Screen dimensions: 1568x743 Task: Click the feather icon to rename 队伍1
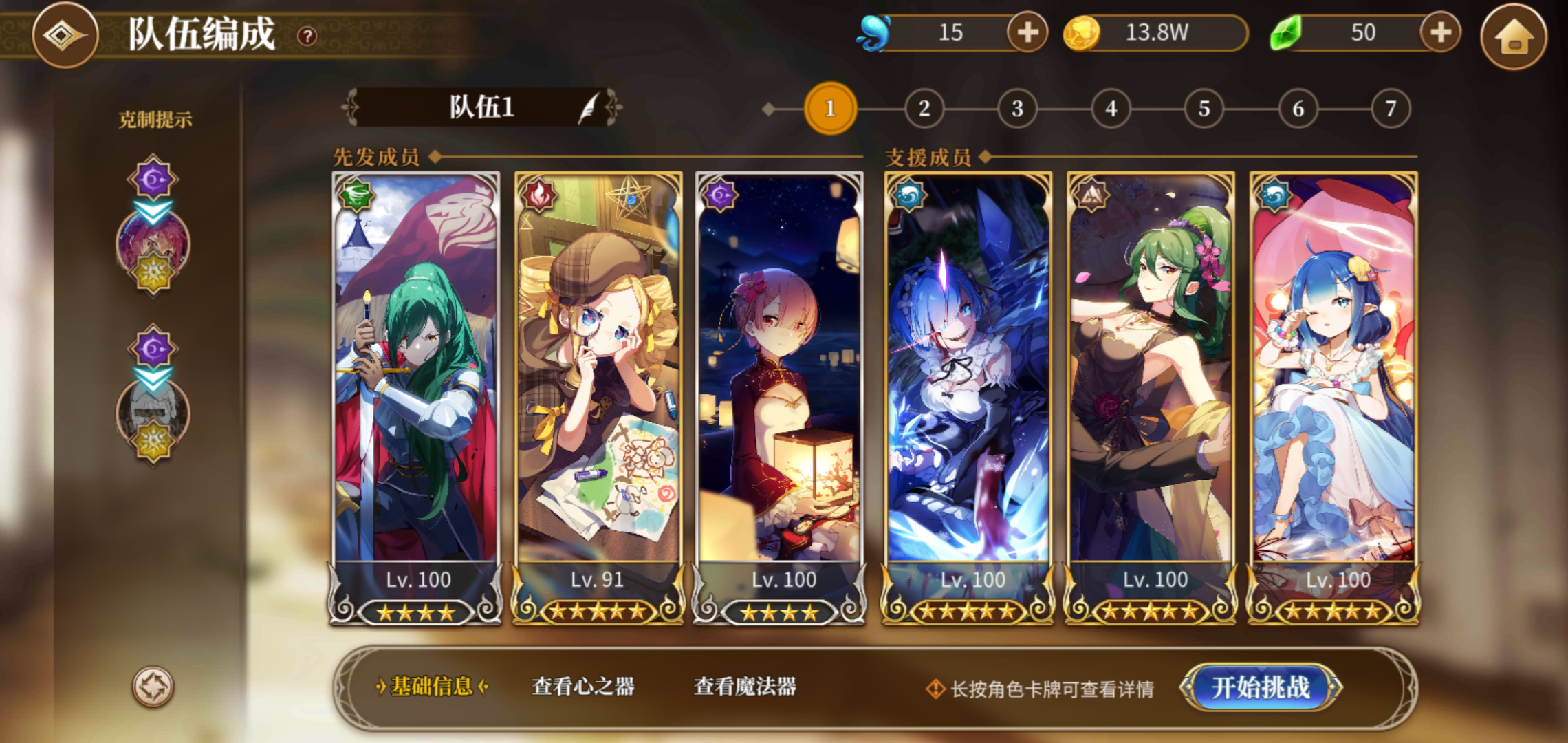coord(588,109)
